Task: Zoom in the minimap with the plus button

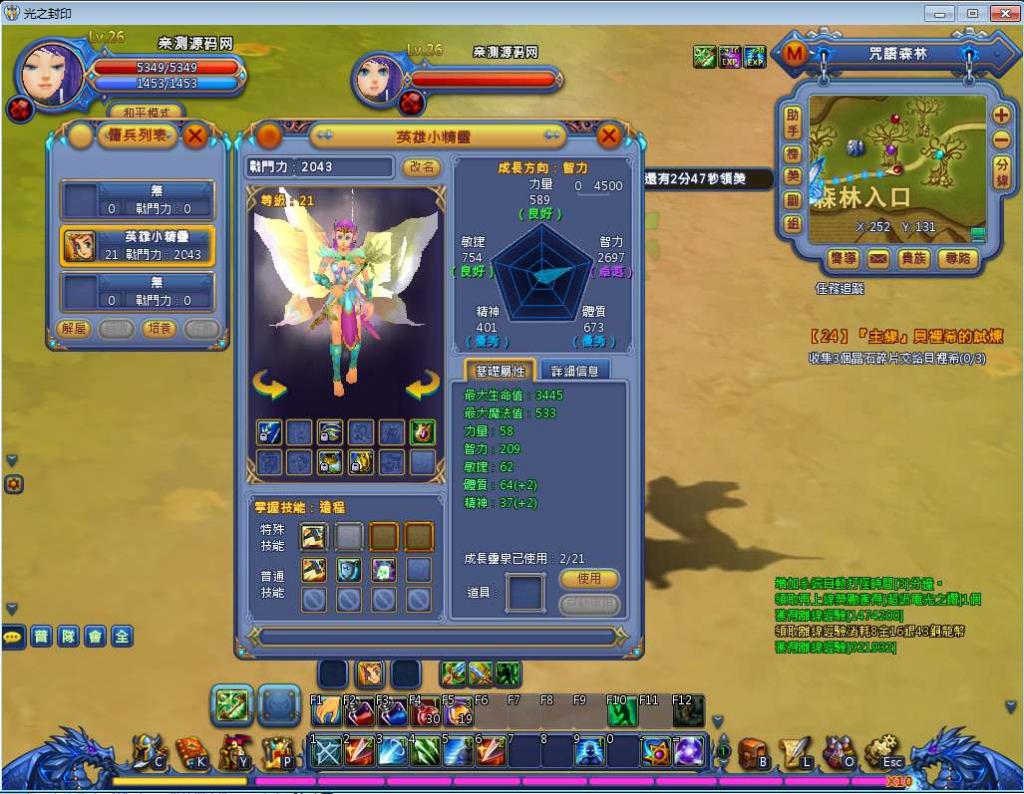Action: click(1001, 114)
